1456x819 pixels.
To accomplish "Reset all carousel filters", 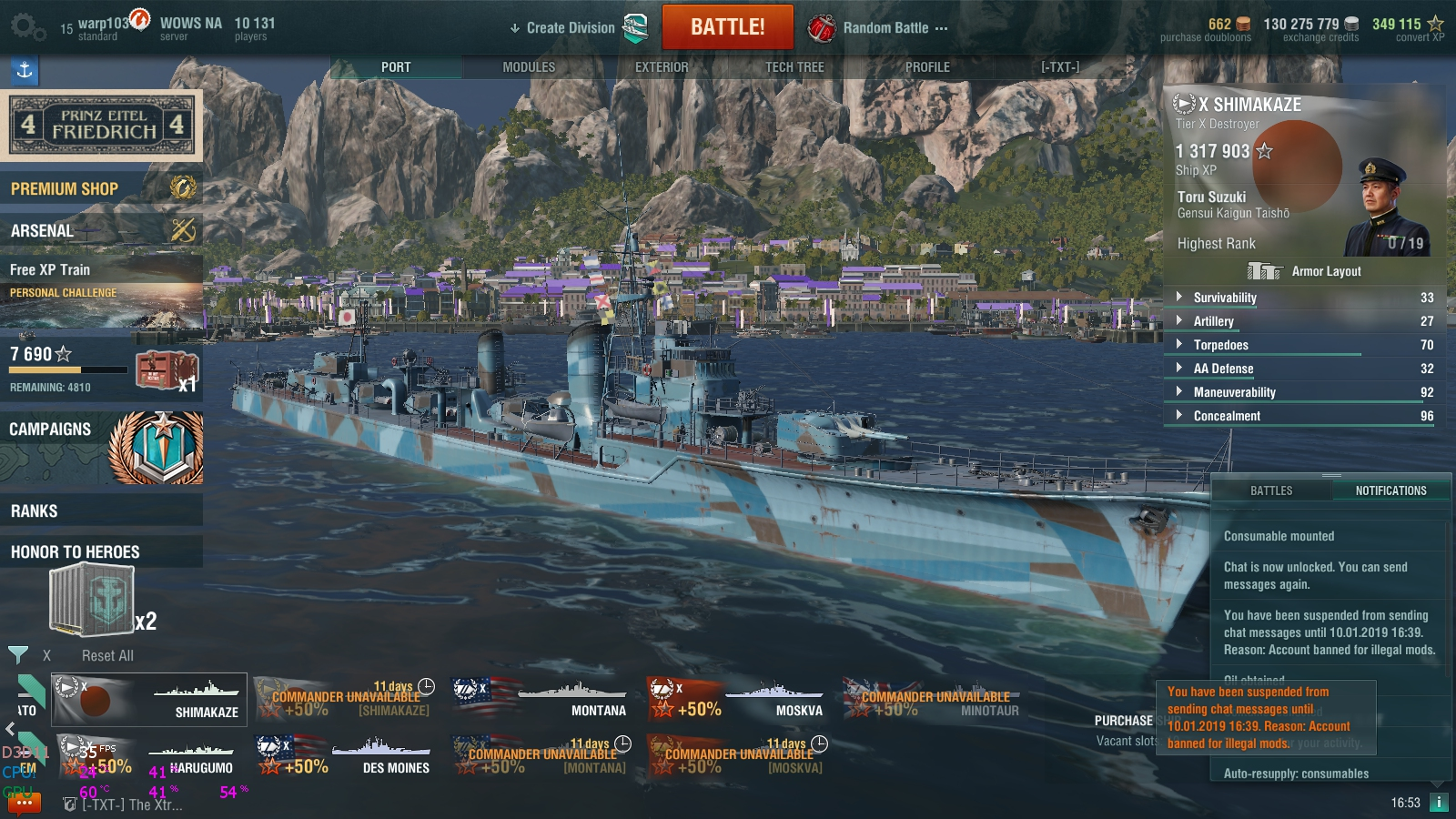I will pos(107,655).
